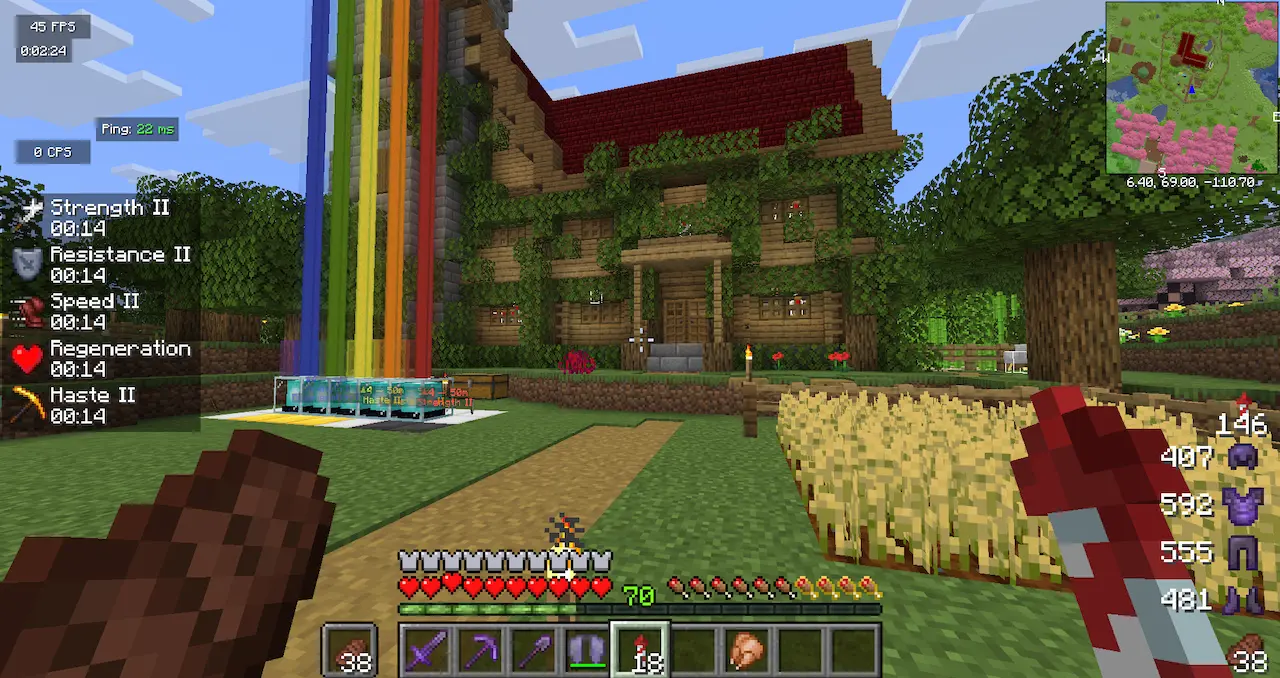Select the netherite pickaxe hotbar slot
This screenshot has width=1280, height=678.
[x=479, y=651]
